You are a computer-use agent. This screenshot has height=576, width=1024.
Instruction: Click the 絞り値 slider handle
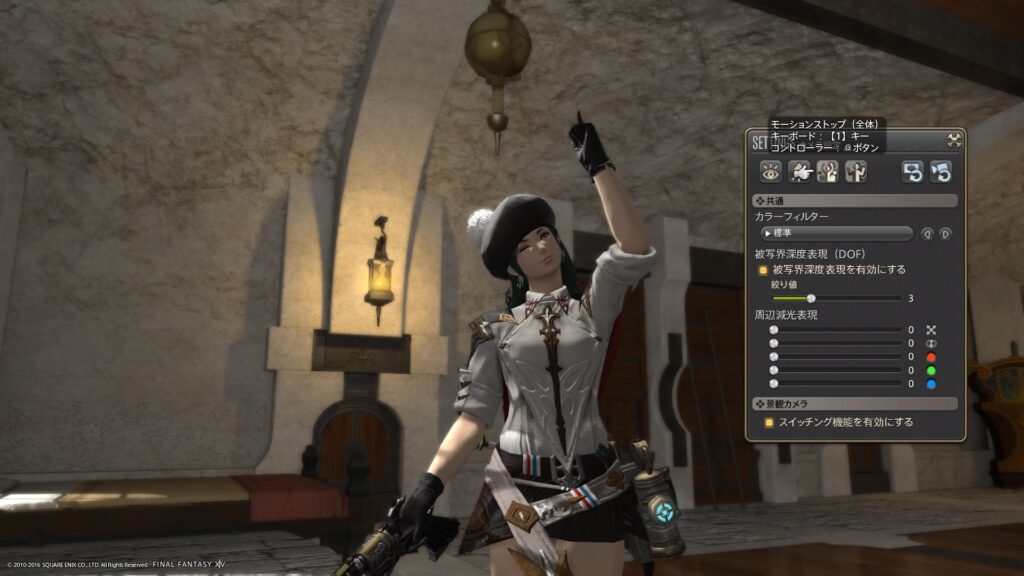pos(811,298)
